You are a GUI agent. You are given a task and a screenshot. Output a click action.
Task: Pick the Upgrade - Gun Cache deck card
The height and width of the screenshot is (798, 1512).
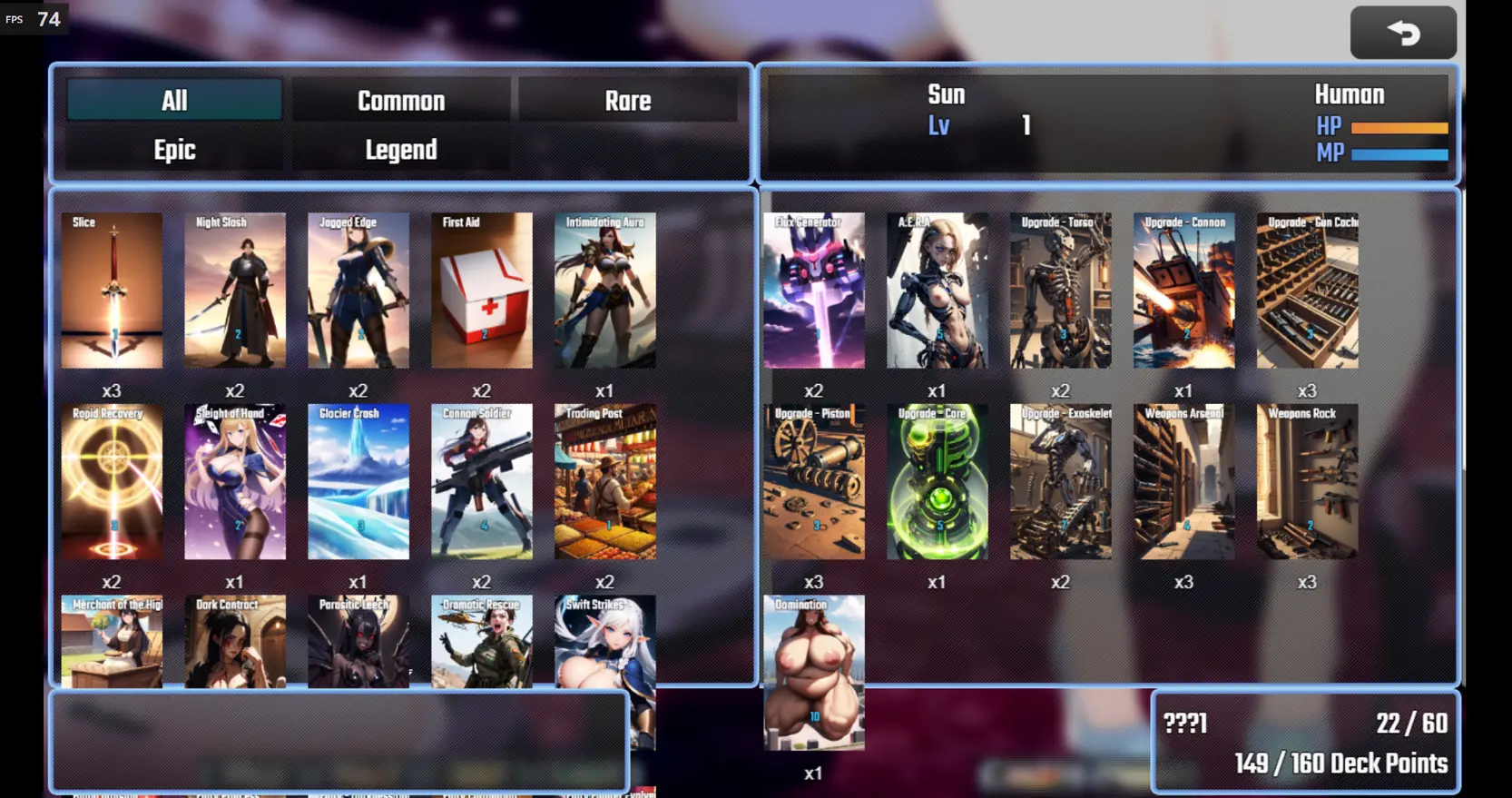(x=1308, y=291)
